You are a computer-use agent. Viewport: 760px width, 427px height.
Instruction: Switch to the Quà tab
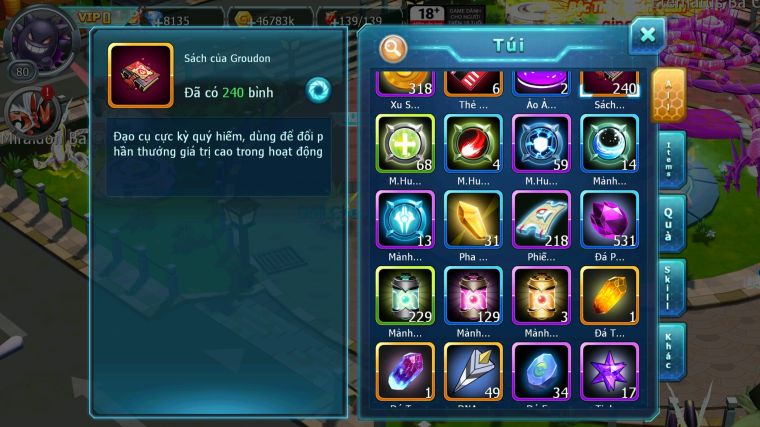point(670,223)
